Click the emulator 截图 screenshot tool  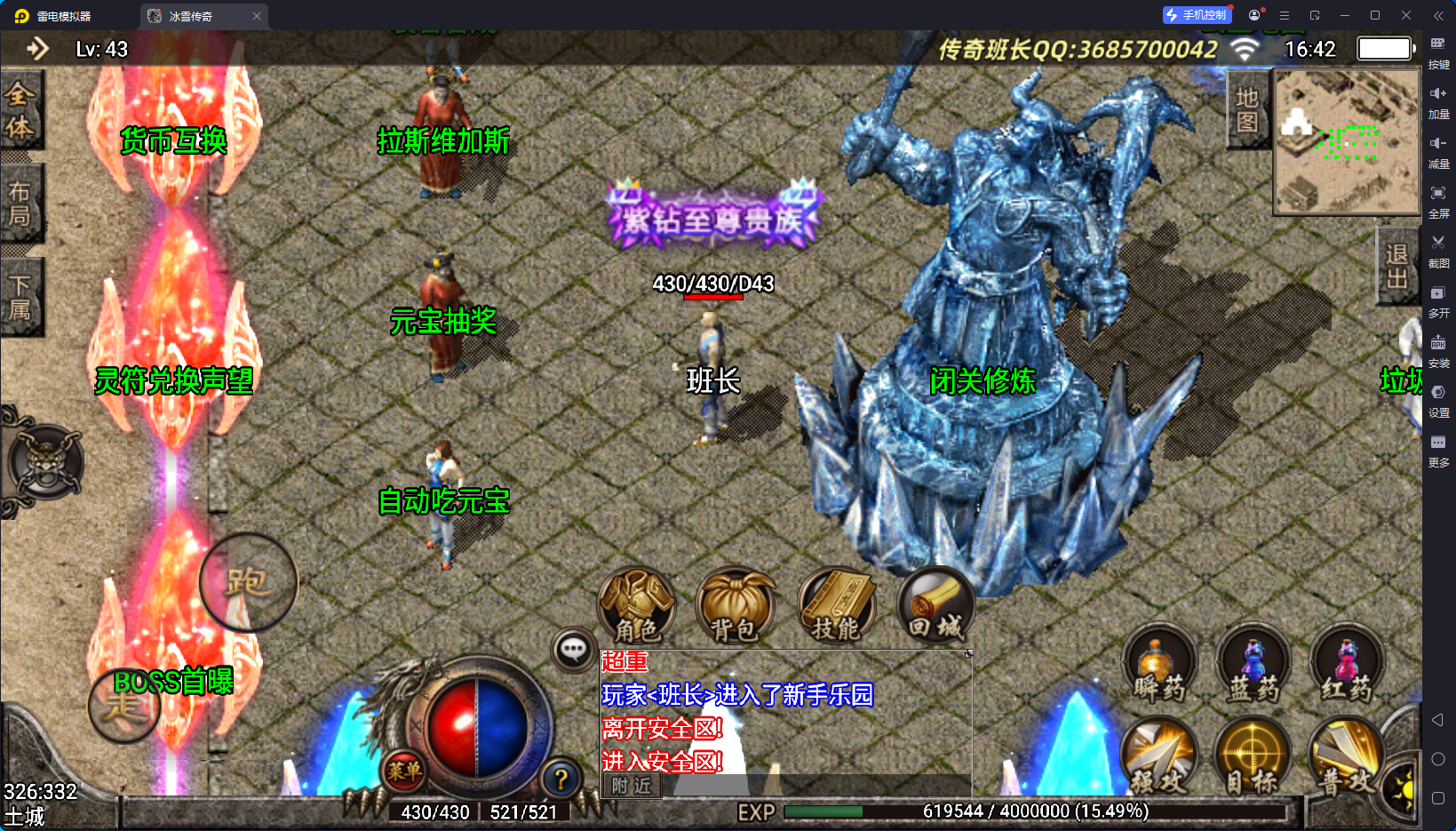click(x=1438, y=249)
